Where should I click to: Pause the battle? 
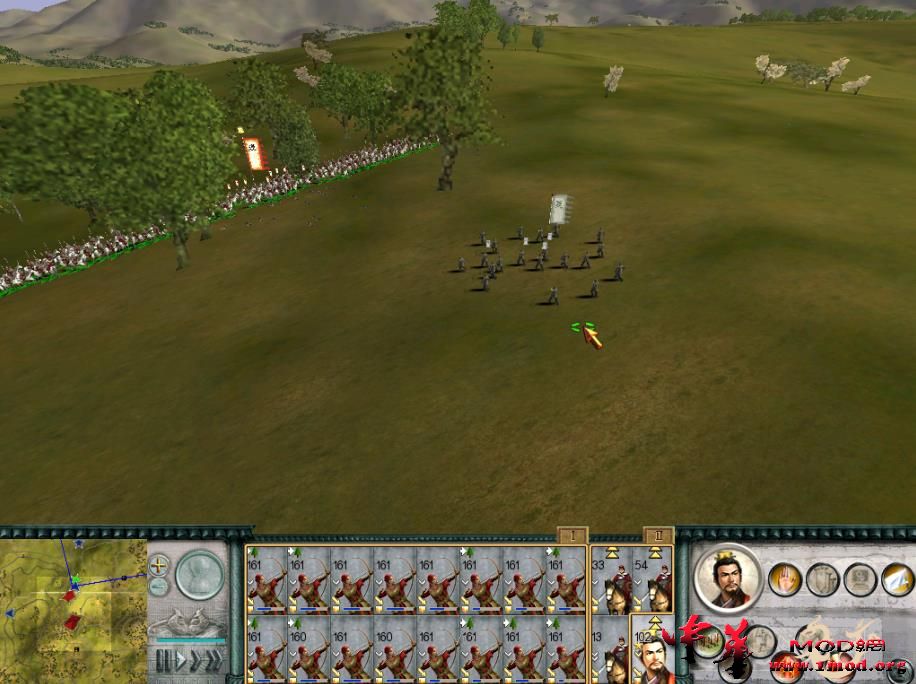162,659
